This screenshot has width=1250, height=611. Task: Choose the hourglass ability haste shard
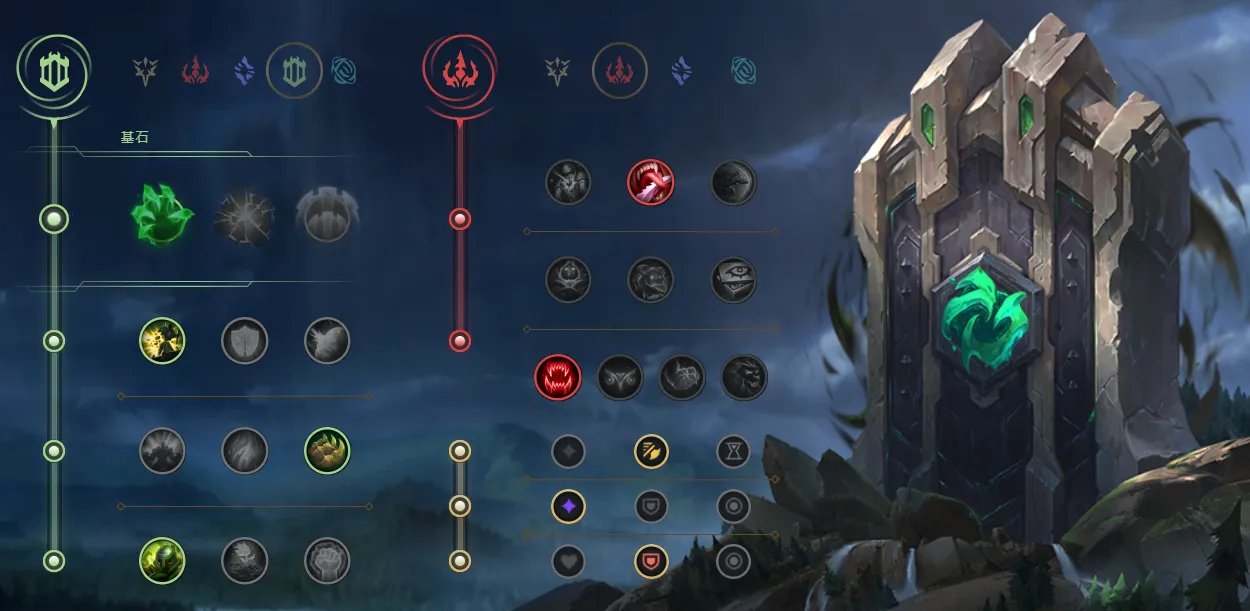(x=733, y=451)
